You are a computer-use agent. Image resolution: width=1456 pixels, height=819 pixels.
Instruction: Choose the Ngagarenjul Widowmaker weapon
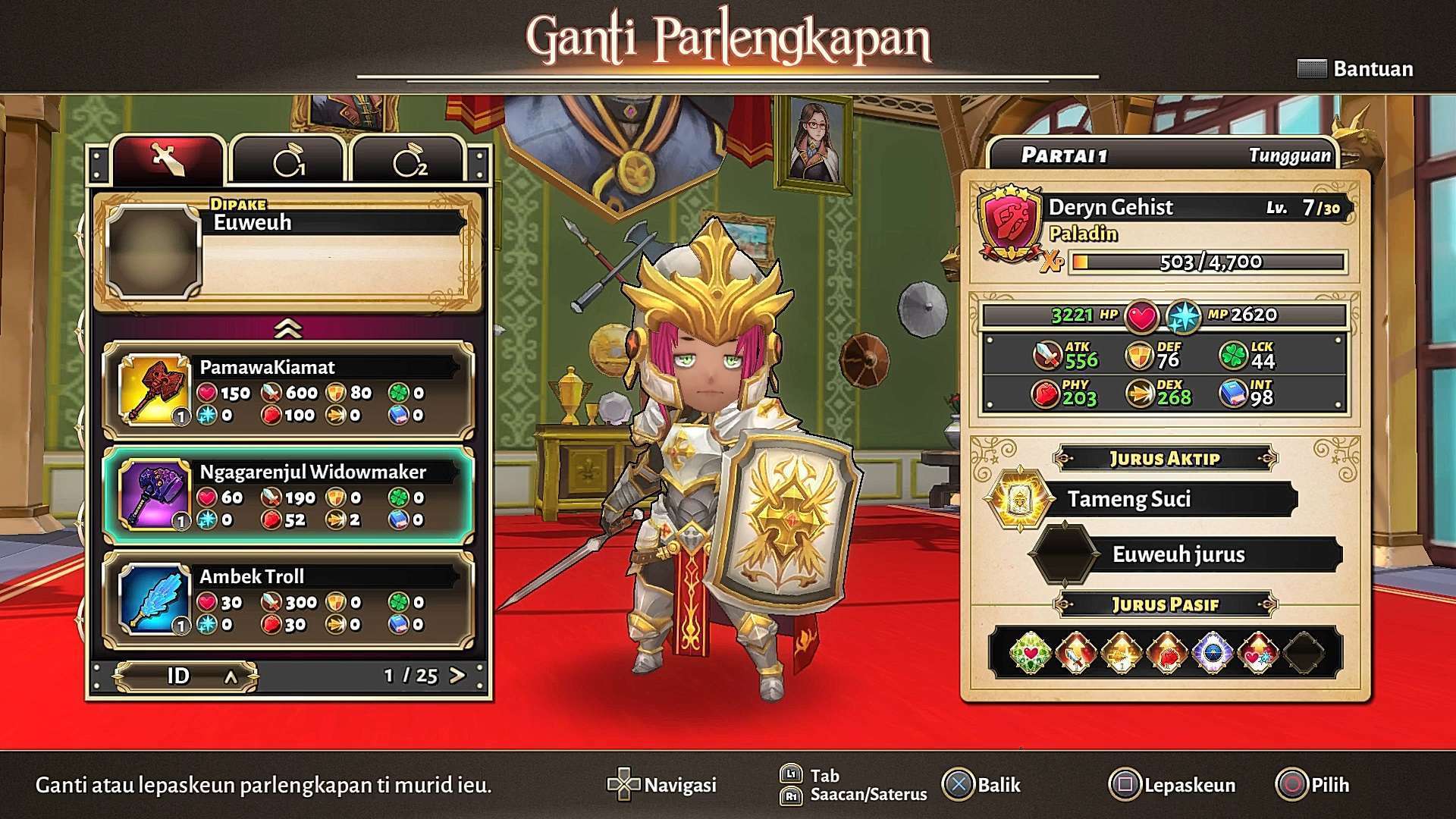point(288,495)
